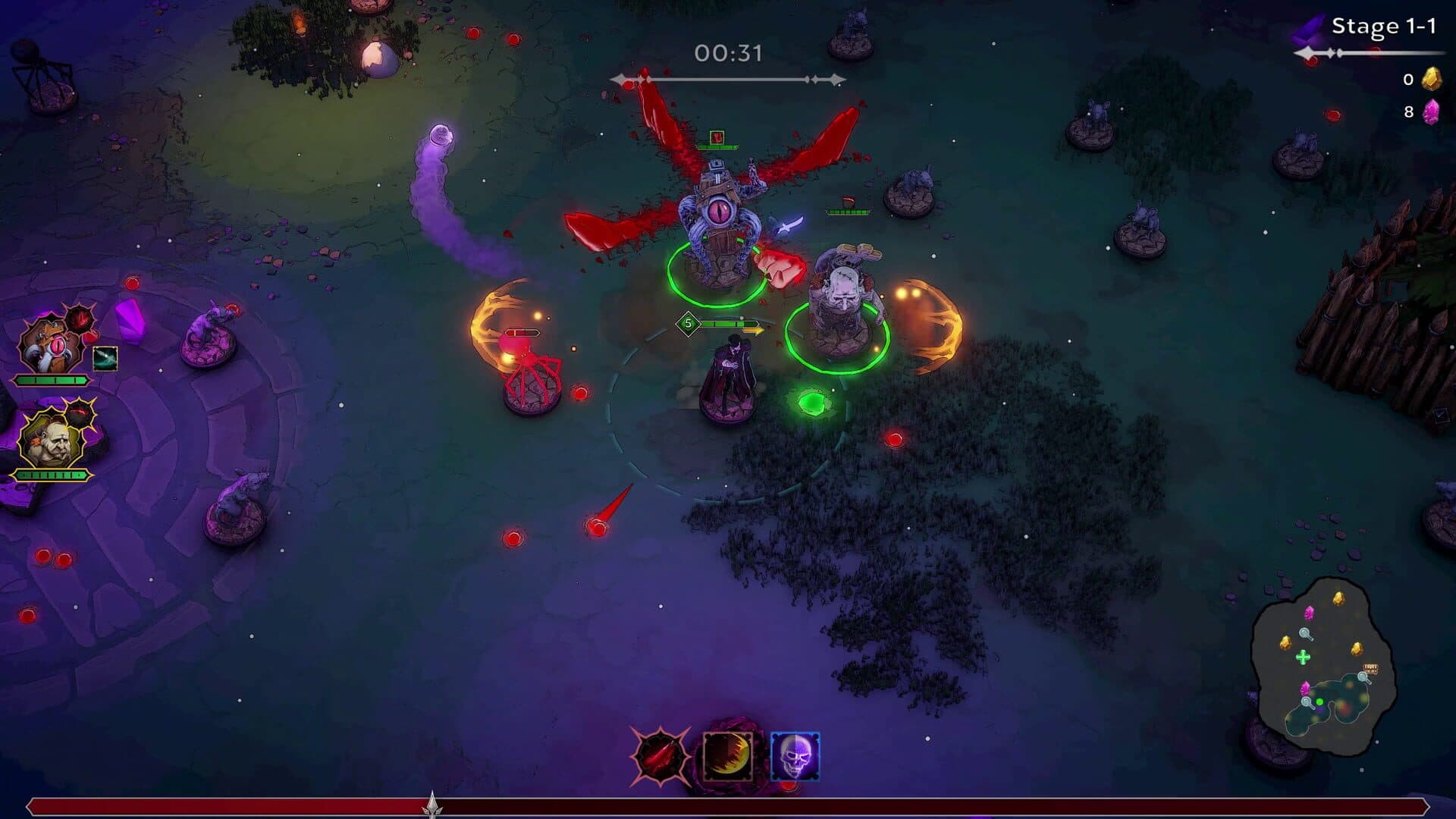Click the red claw debuff icon on top portrait
Screen dimensions: 1456x819
[x=79, y=320]
